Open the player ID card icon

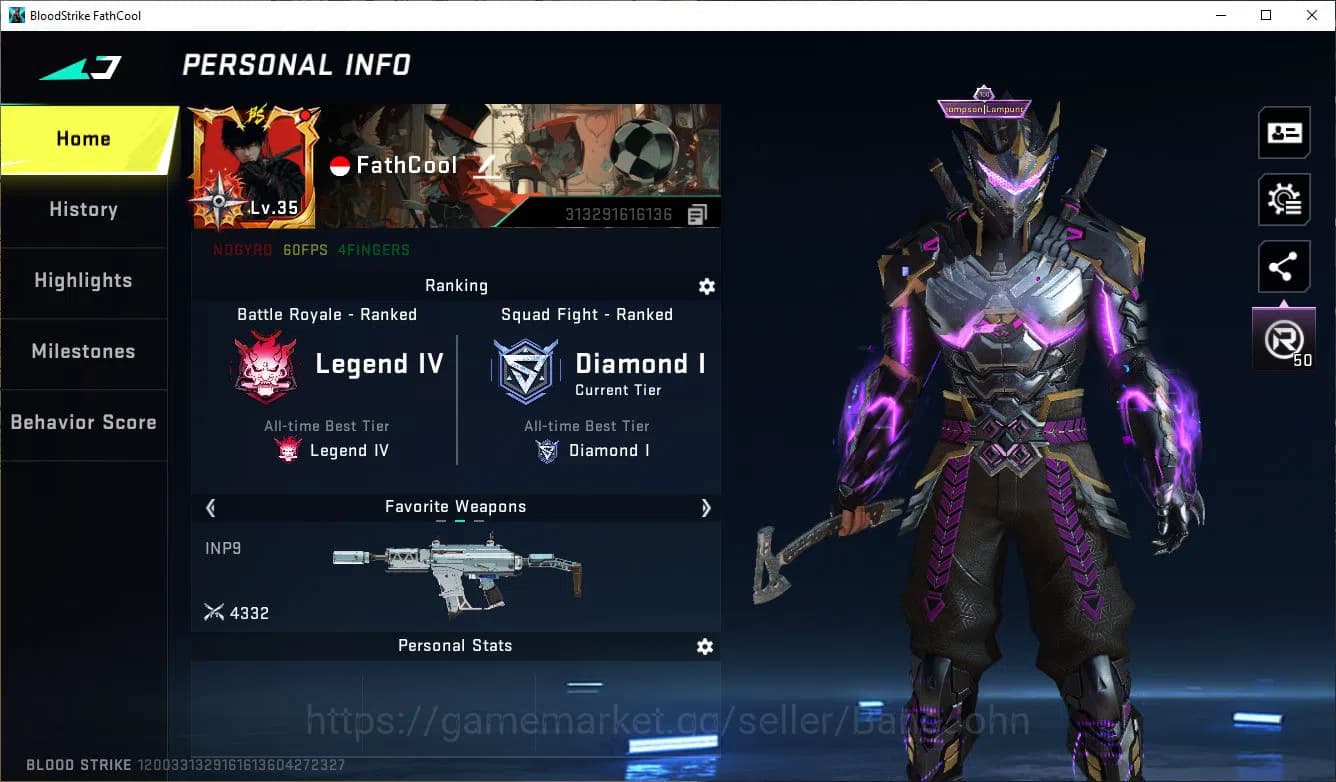pos(1284,132)
